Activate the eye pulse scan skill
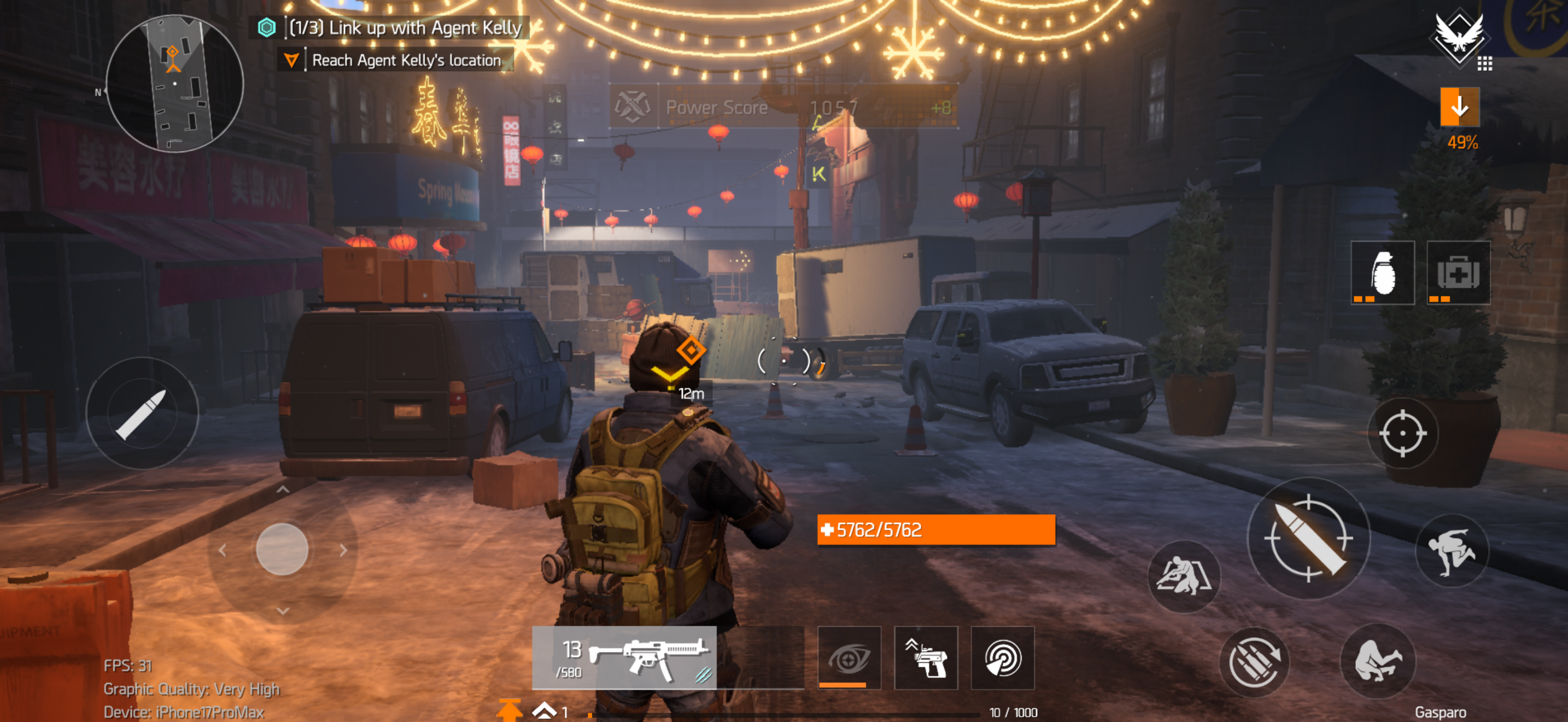The image size is (1568, 722). (849, 657)
